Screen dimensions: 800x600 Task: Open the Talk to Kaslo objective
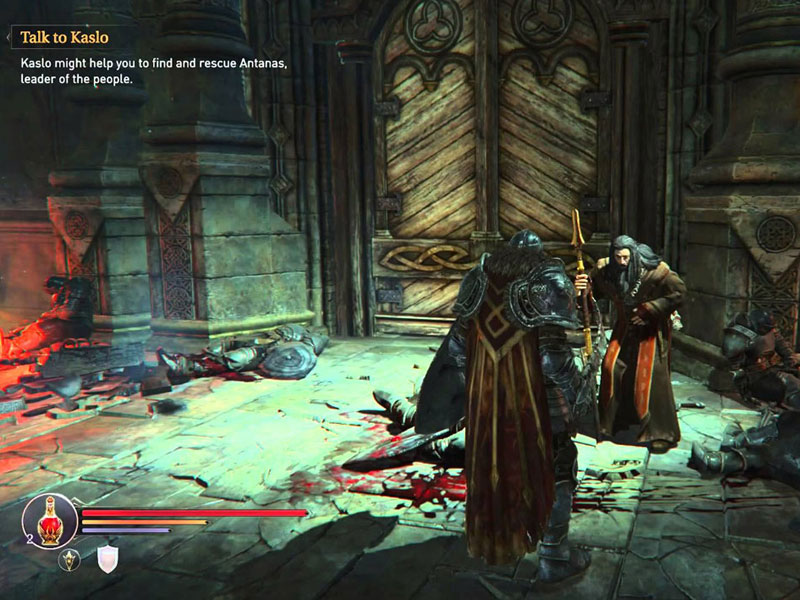click(x=64, y=38)
